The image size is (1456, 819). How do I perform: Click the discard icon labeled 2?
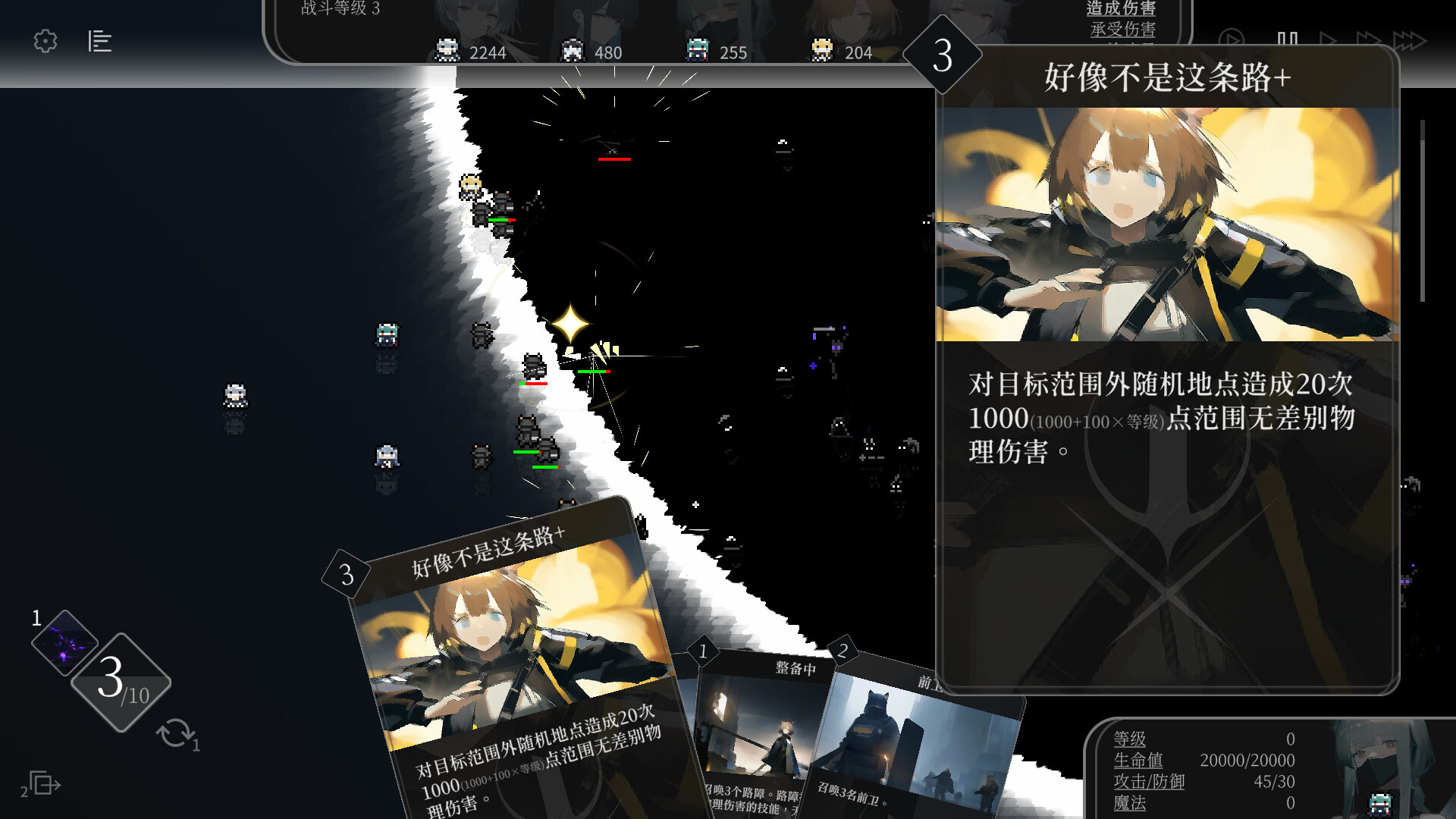tap(42, 783)
